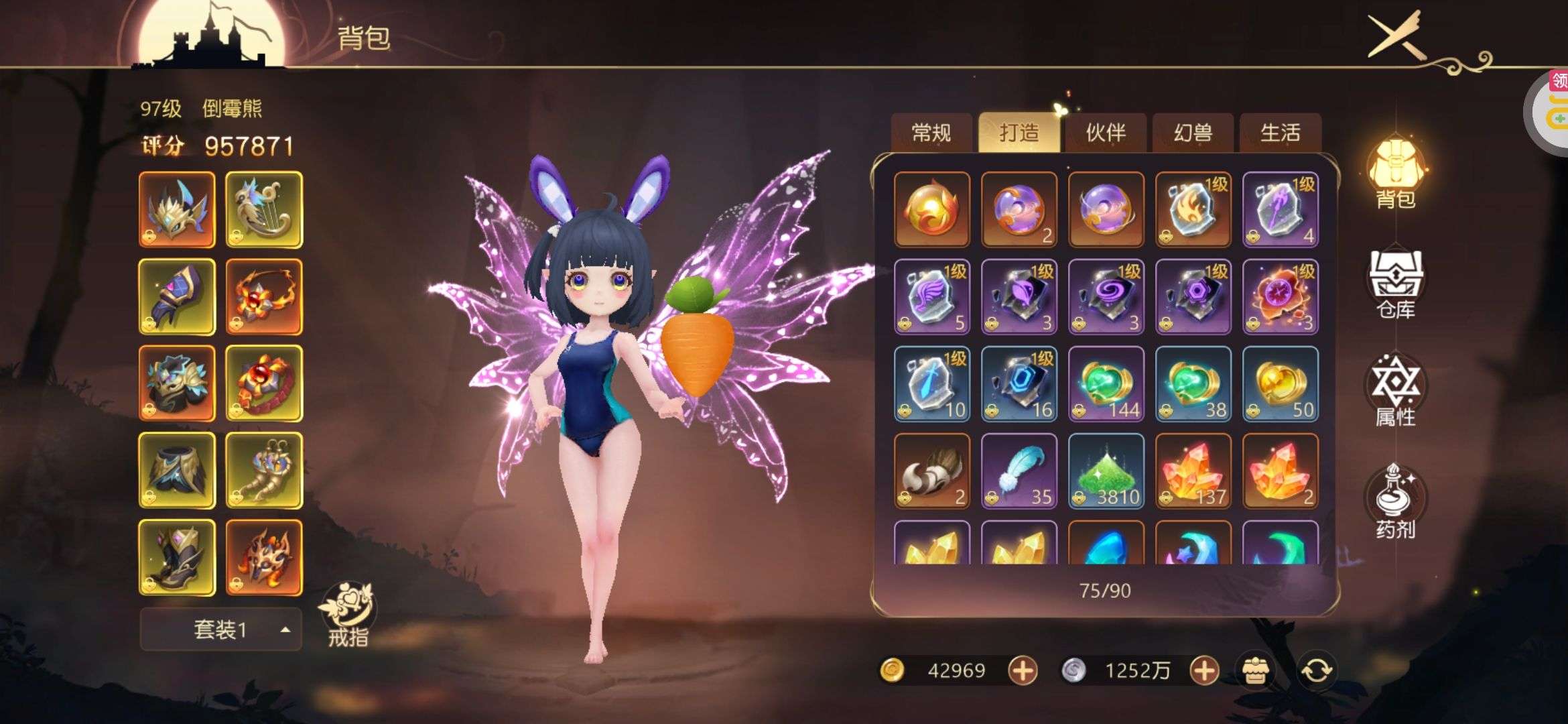1568x724 pixels.
Task: Select the equipped boots slot
Action: click(x=177, y=558)
